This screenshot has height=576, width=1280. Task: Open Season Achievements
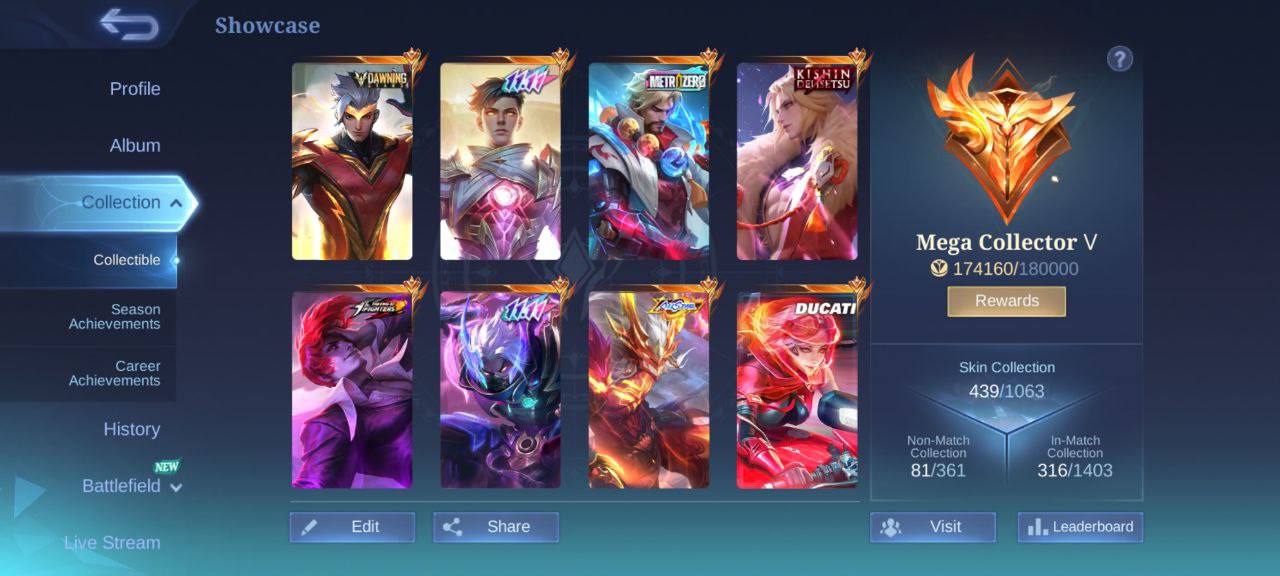(114, 317)
